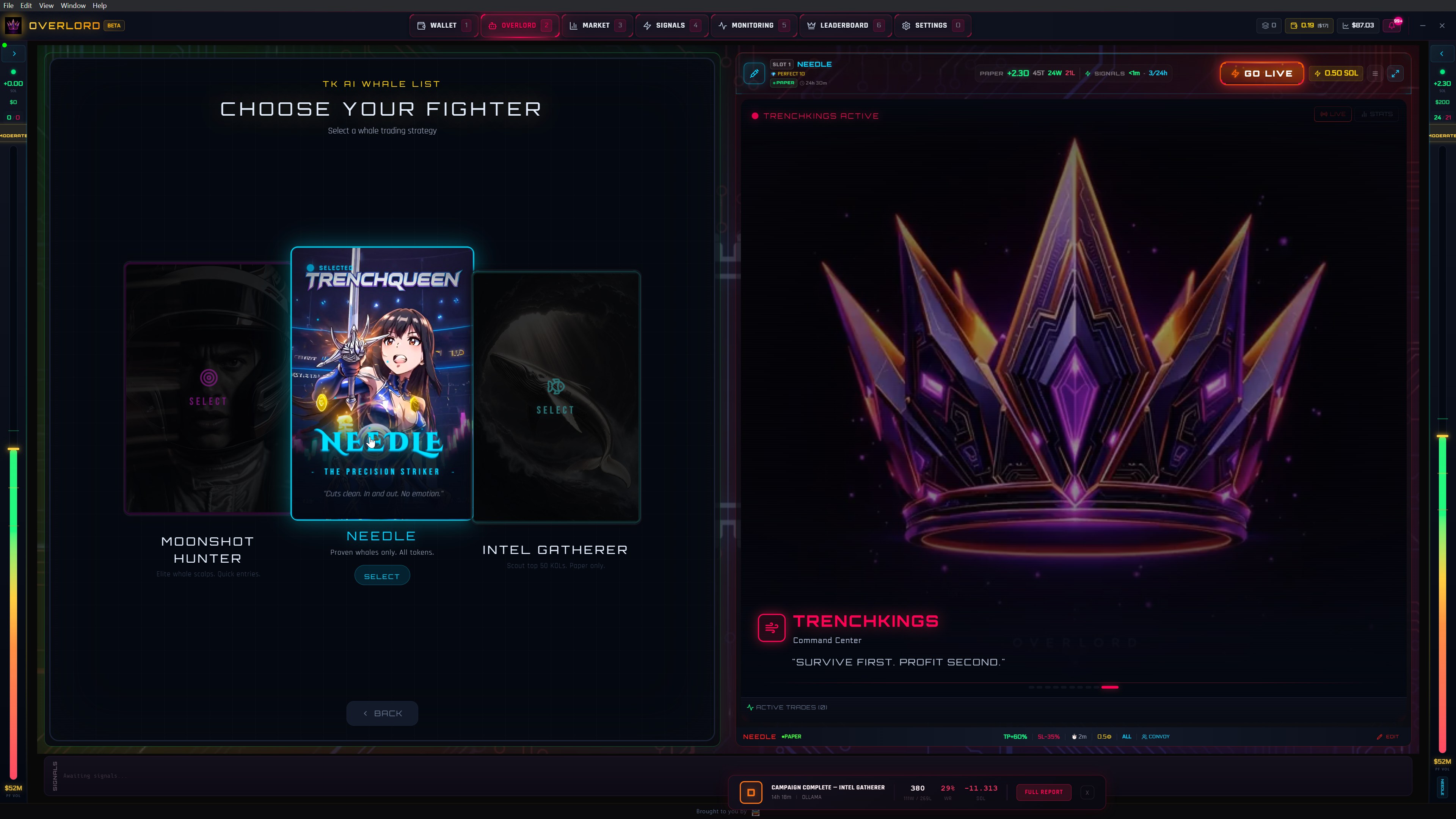Click the Overlord crown logo icon
Image resolution: width=1456 pixels, height=819 pixels.
tap(13, 25)
